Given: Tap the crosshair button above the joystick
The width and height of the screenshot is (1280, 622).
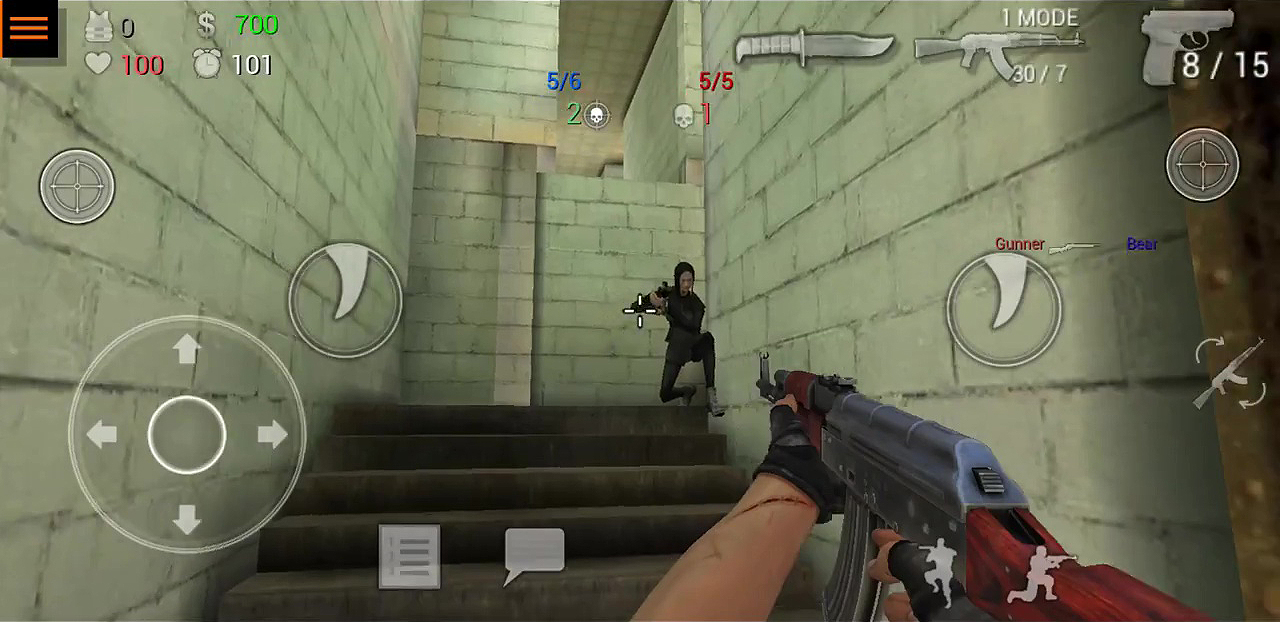Looking at the screenshot, I should 77,186.
